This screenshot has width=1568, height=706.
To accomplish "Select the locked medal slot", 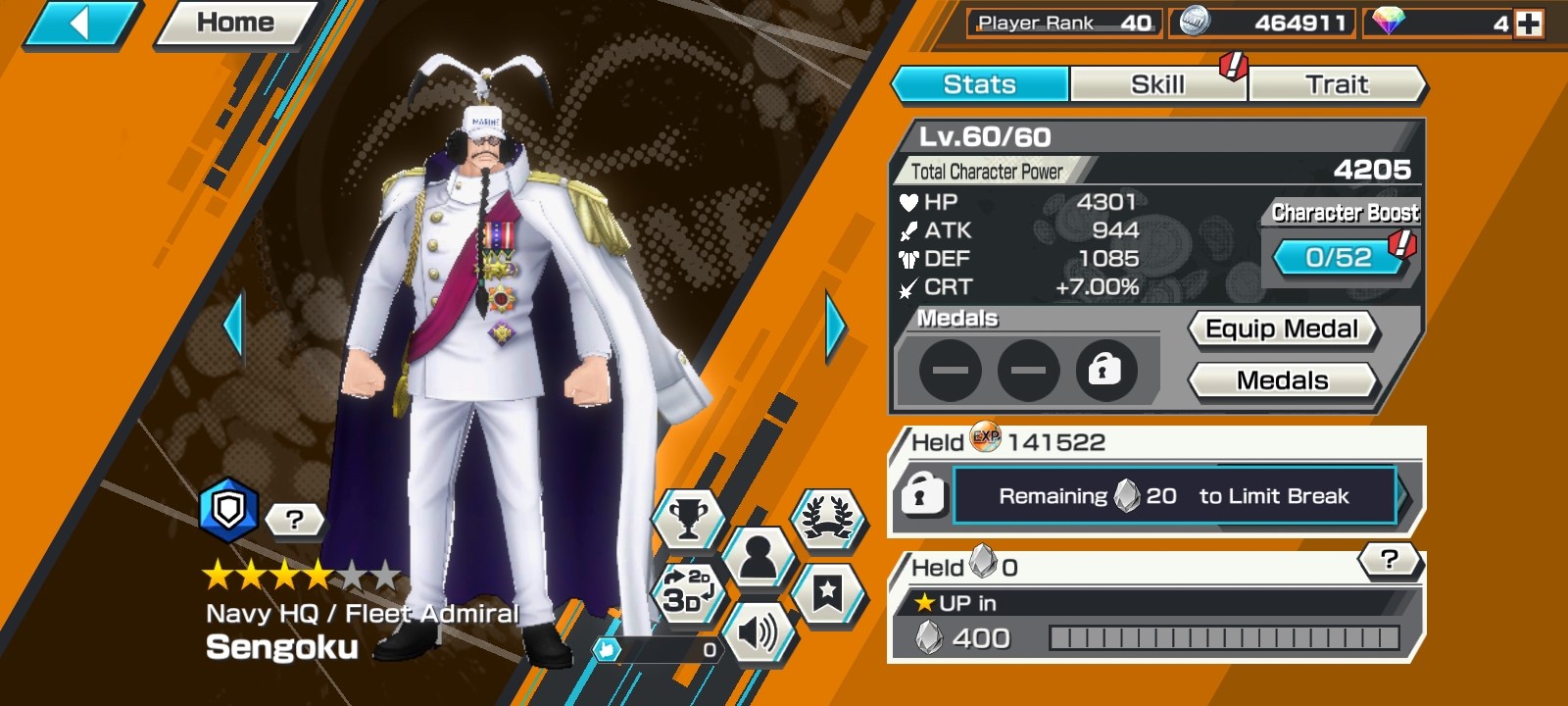I will click(1104, 371).
